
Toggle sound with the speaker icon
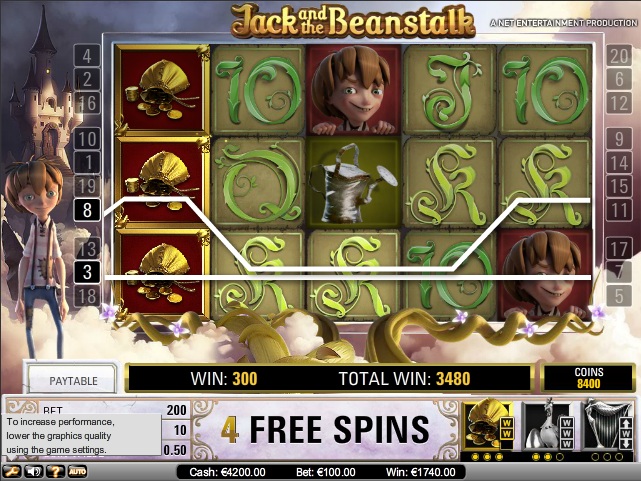click(x=34, y=471)
